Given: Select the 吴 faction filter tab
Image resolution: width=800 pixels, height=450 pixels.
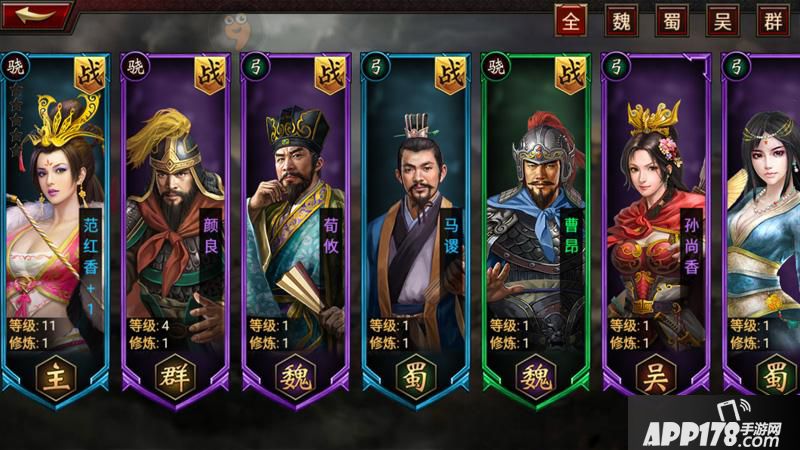Looking at the screenshot, I should pyautogui.click(x=722, y=20).
